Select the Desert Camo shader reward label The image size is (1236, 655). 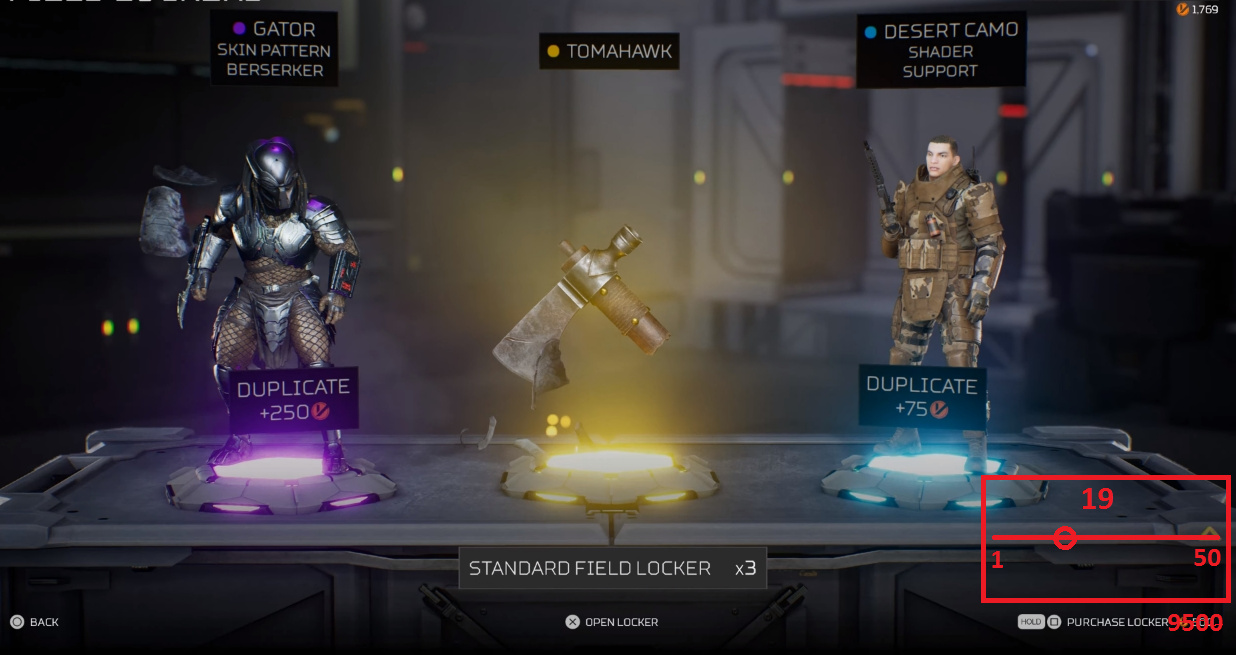(940, 50)
